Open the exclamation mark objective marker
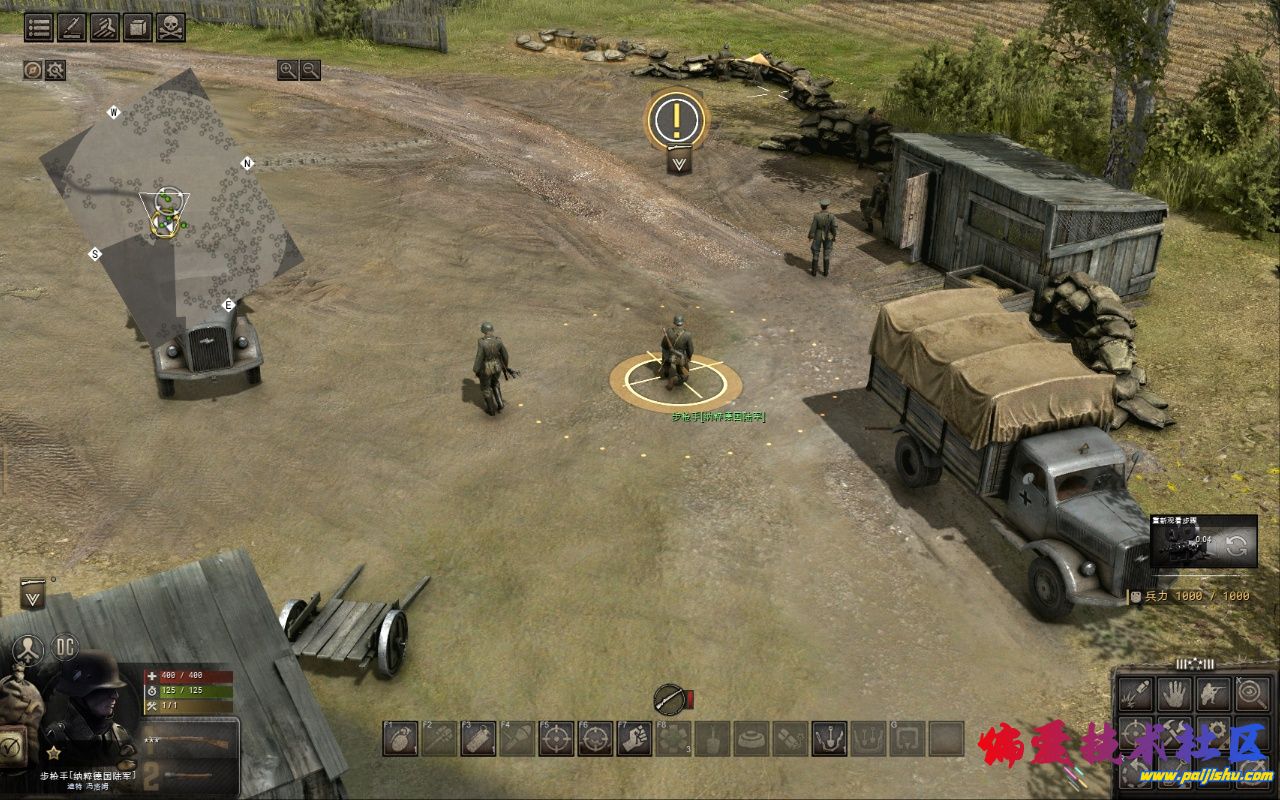1280x800 pixels. pyautogui.click(x=677, y=120)
